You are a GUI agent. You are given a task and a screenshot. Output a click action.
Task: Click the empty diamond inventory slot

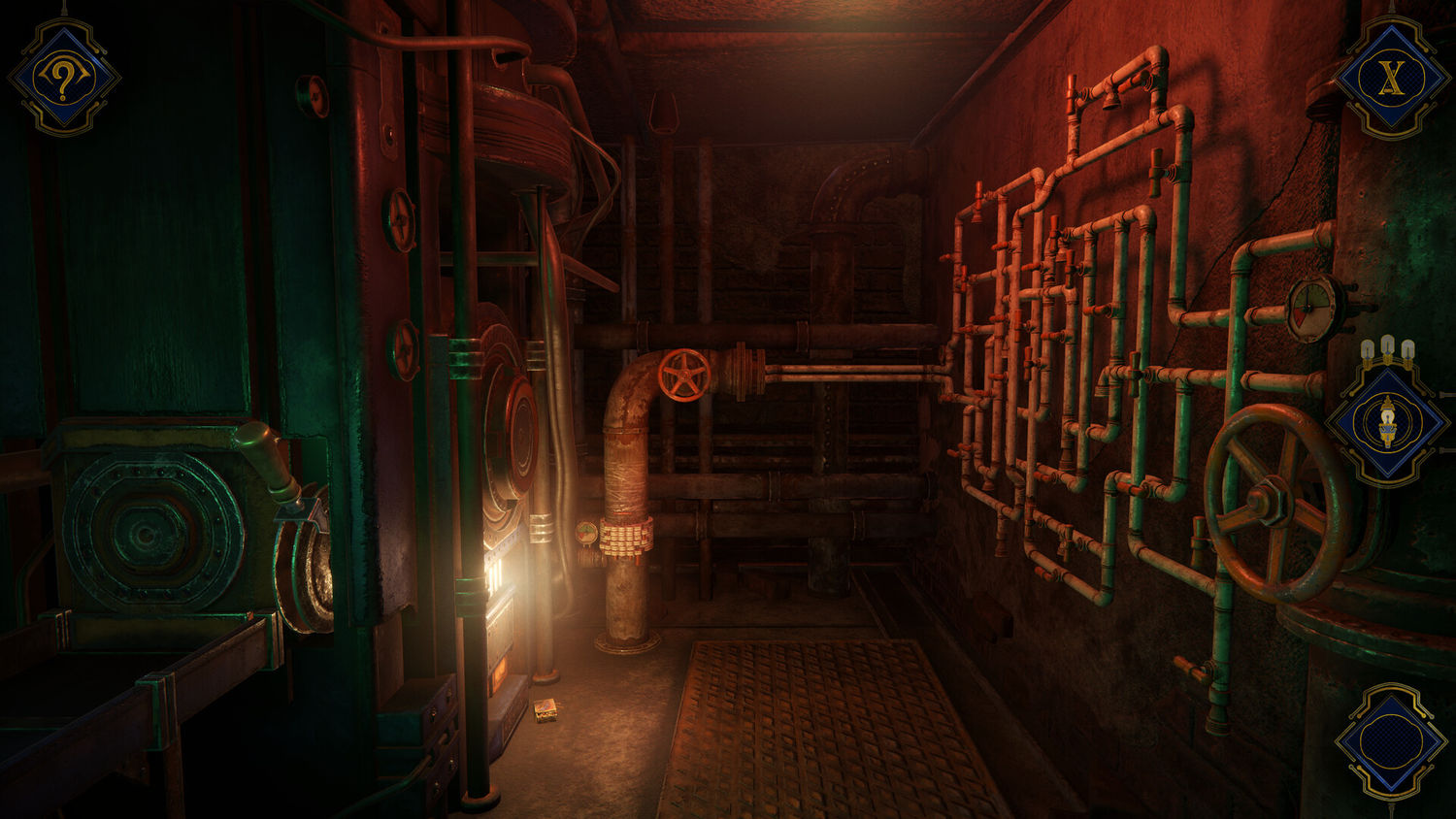coord(1393,742)
